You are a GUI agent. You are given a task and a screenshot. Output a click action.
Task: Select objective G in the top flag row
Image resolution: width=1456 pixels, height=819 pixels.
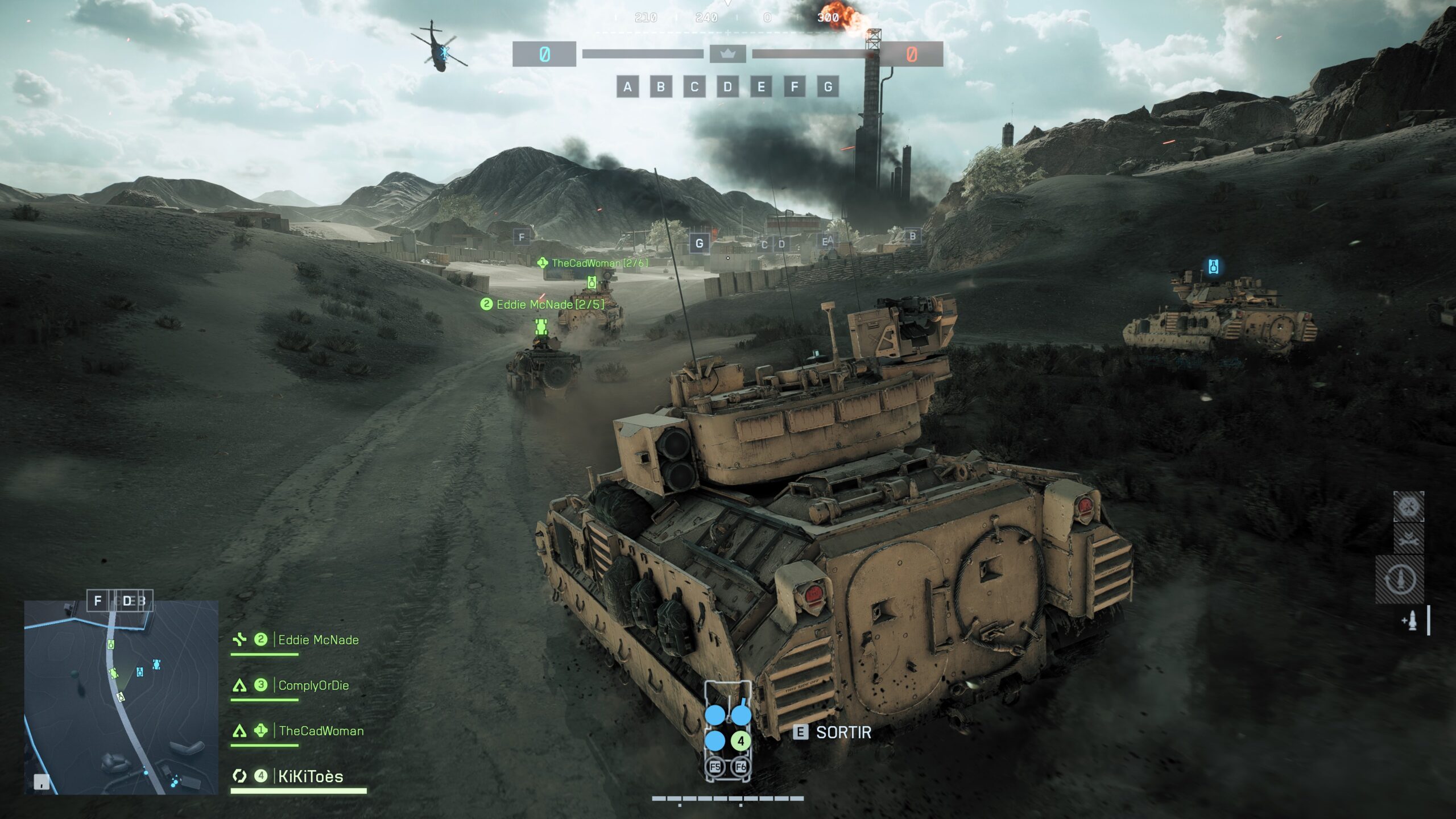[828, 87]
